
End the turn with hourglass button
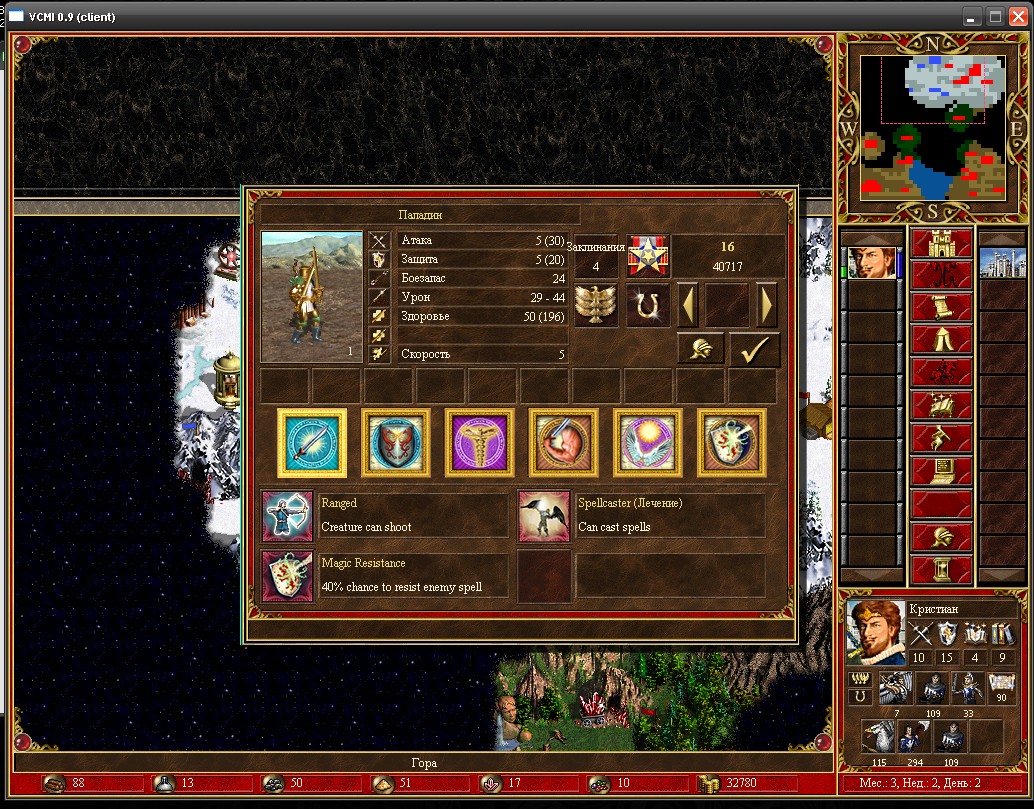click(x=941, y=569)
